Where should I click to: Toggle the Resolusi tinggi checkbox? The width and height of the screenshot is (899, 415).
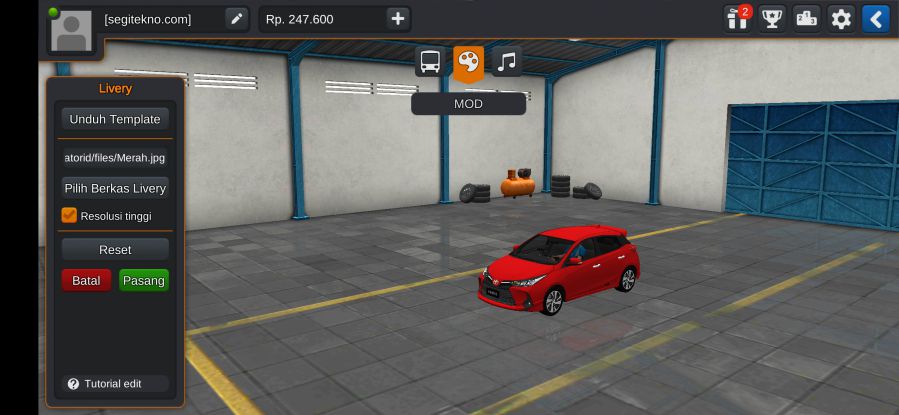point(69,215)
